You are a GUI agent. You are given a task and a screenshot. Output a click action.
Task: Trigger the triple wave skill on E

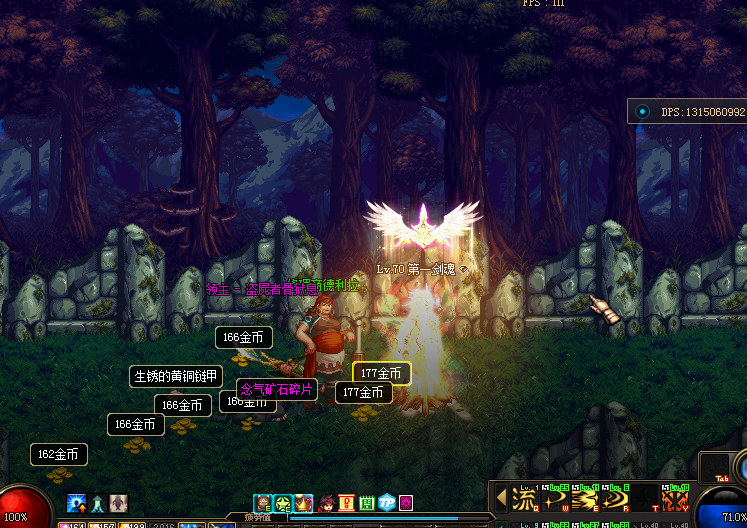[585, 498]
